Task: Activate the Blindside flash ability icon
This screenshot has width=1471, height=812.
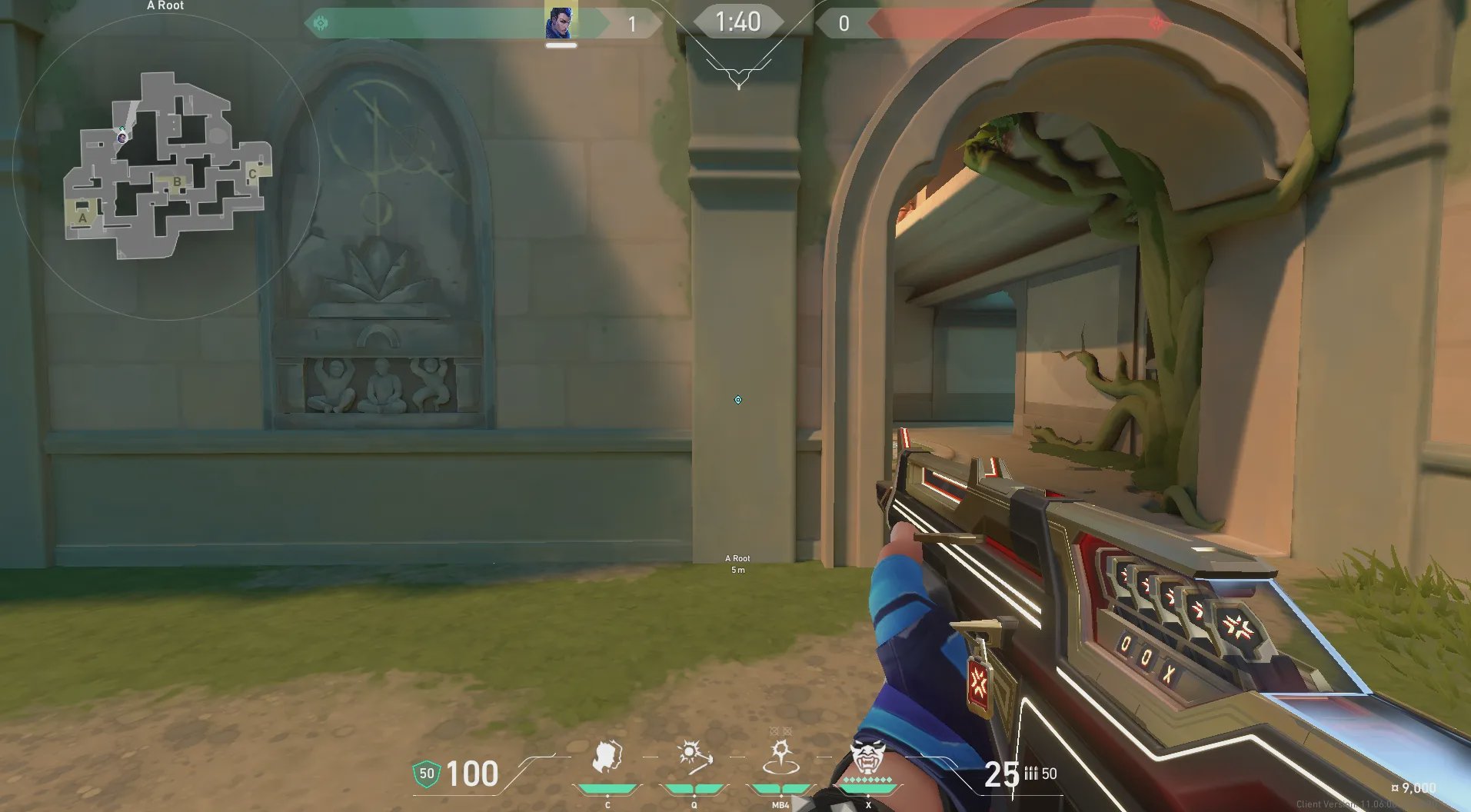Action: pos(693,758)
